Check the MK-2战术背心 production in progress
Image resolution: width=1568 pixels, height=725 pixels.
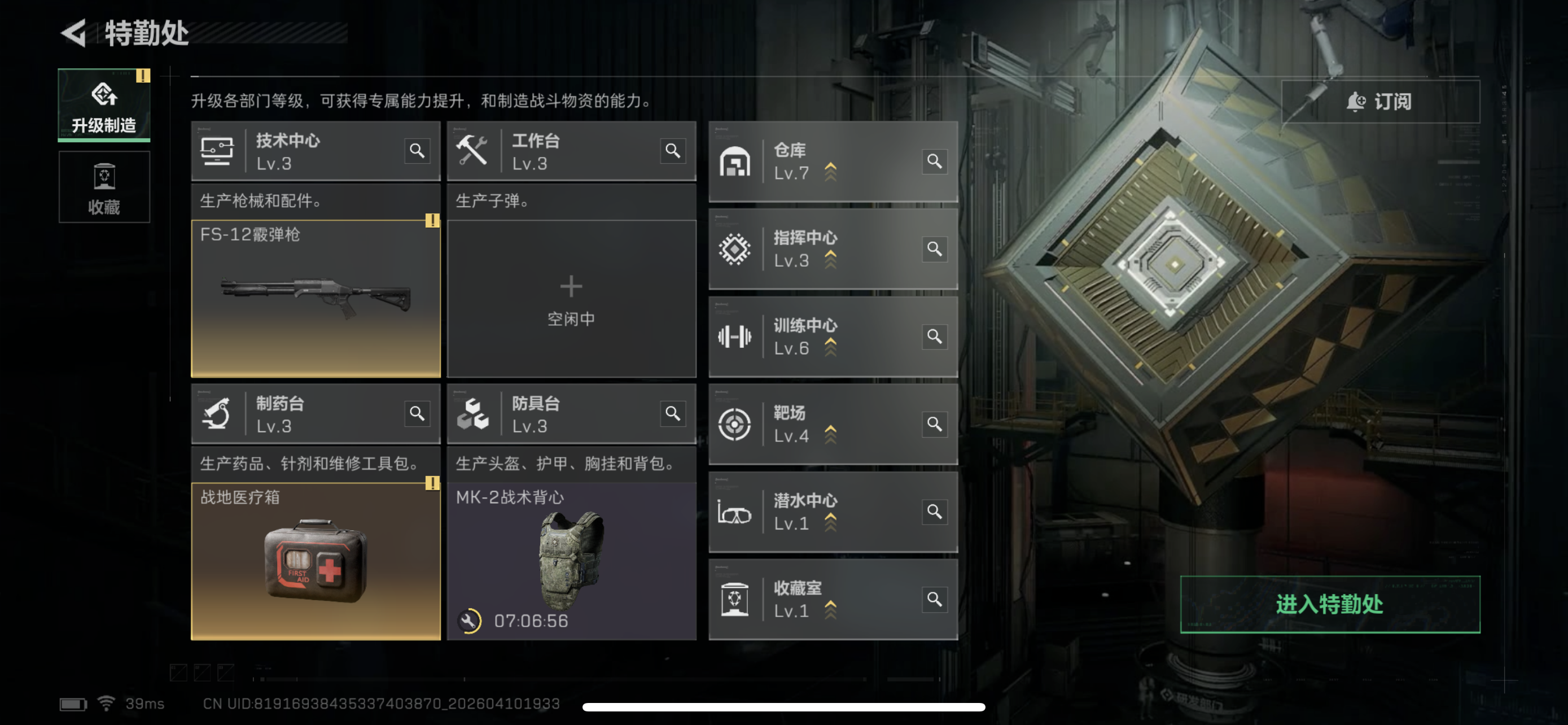click(571, 561)
